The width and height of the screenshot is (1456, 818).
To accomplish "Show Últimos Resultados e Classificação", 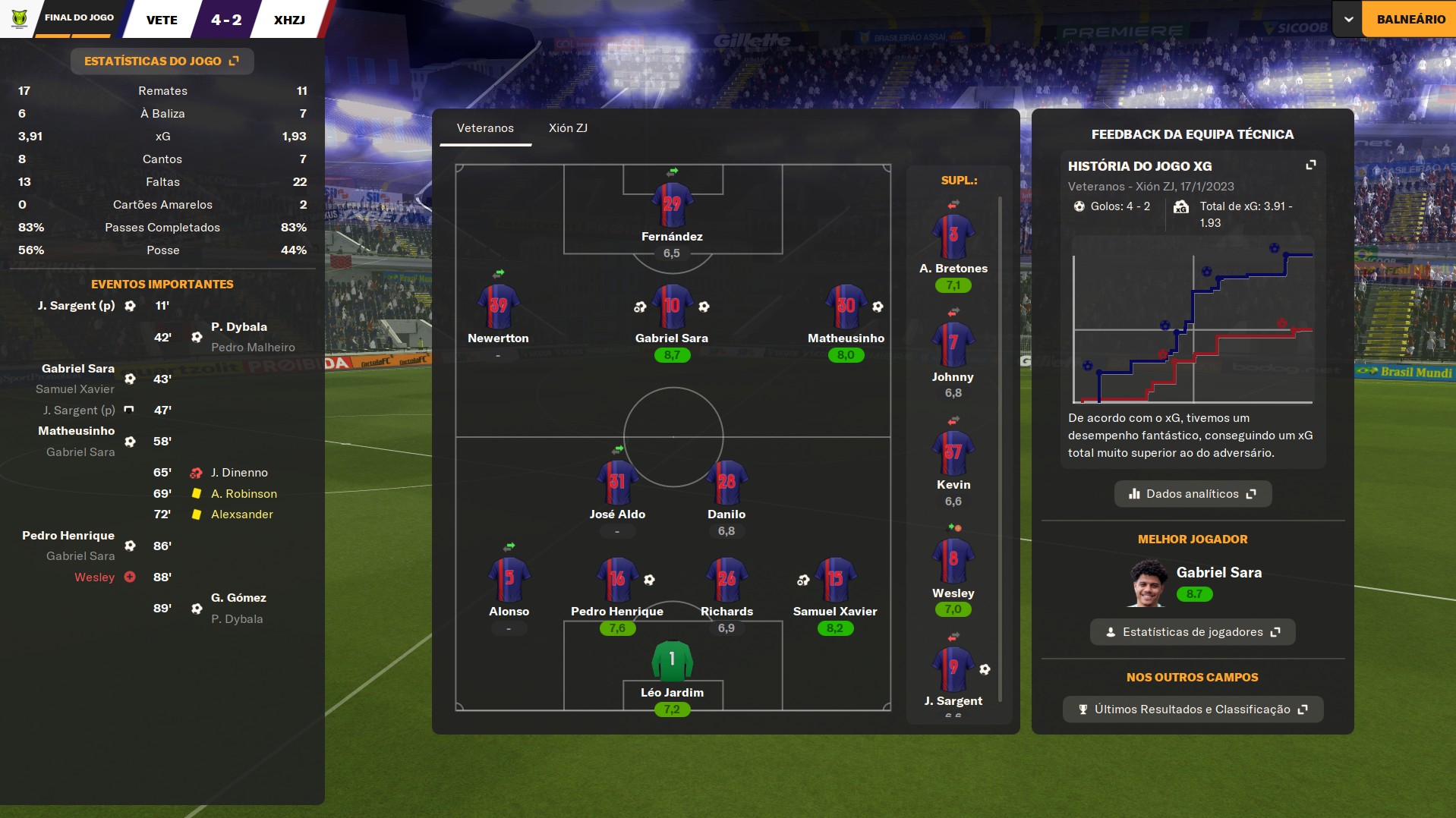I will (x=1193, y=709).
